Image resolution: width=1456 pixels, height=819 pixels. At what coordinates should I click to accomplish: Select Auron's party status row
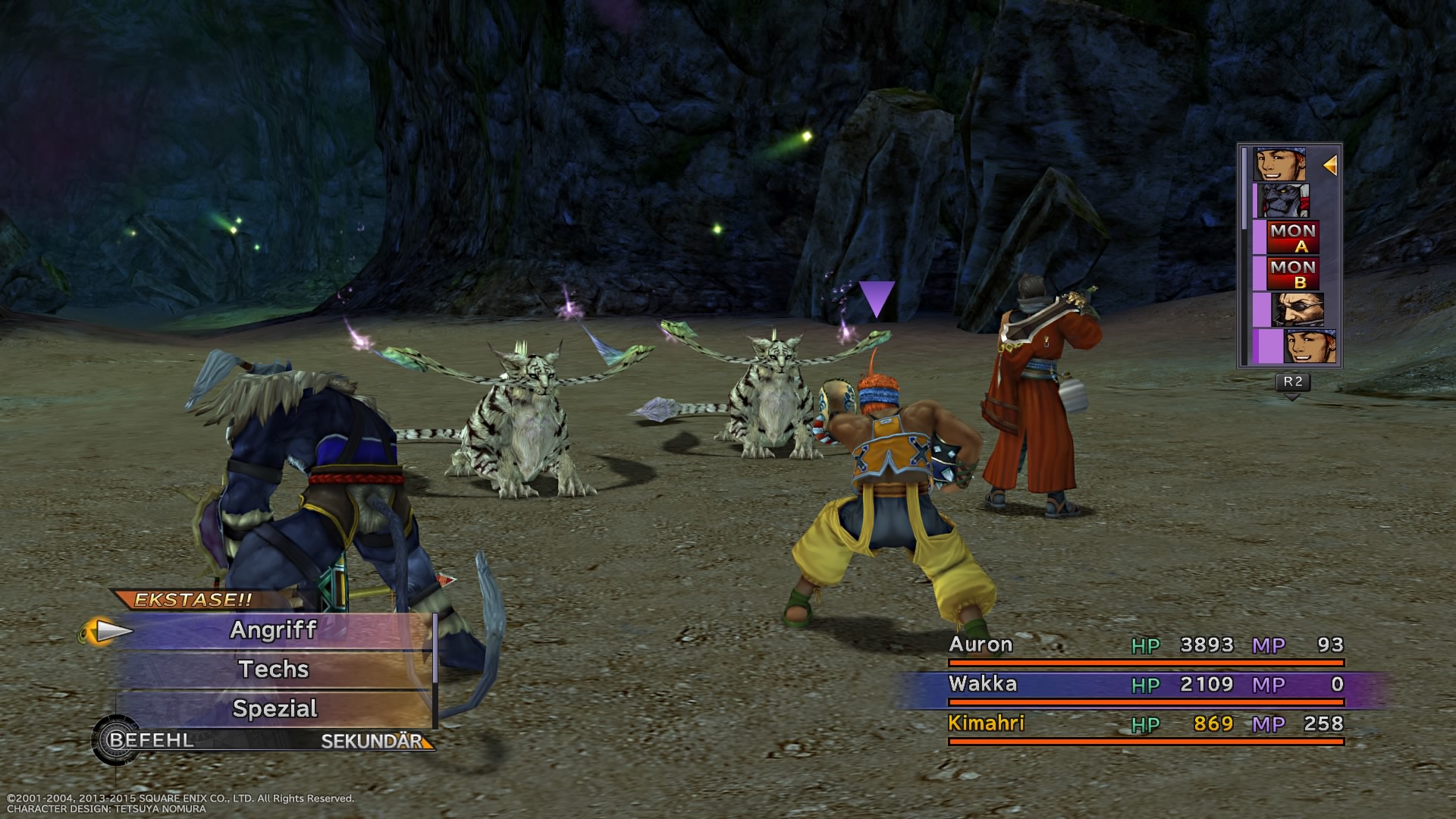pyautogui.click(x=1145, y=645)
